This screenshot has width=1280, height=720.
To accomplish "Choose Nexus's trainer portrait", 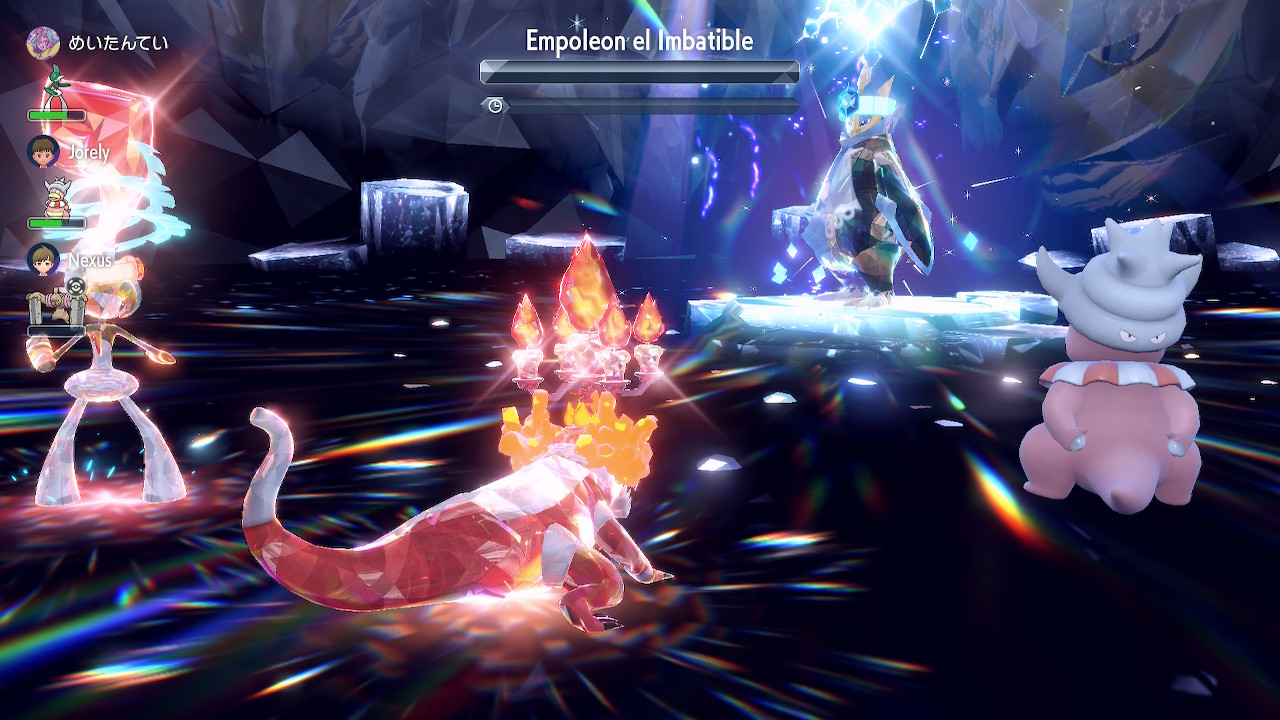I will pyautogui.click(x=43, y=260).
